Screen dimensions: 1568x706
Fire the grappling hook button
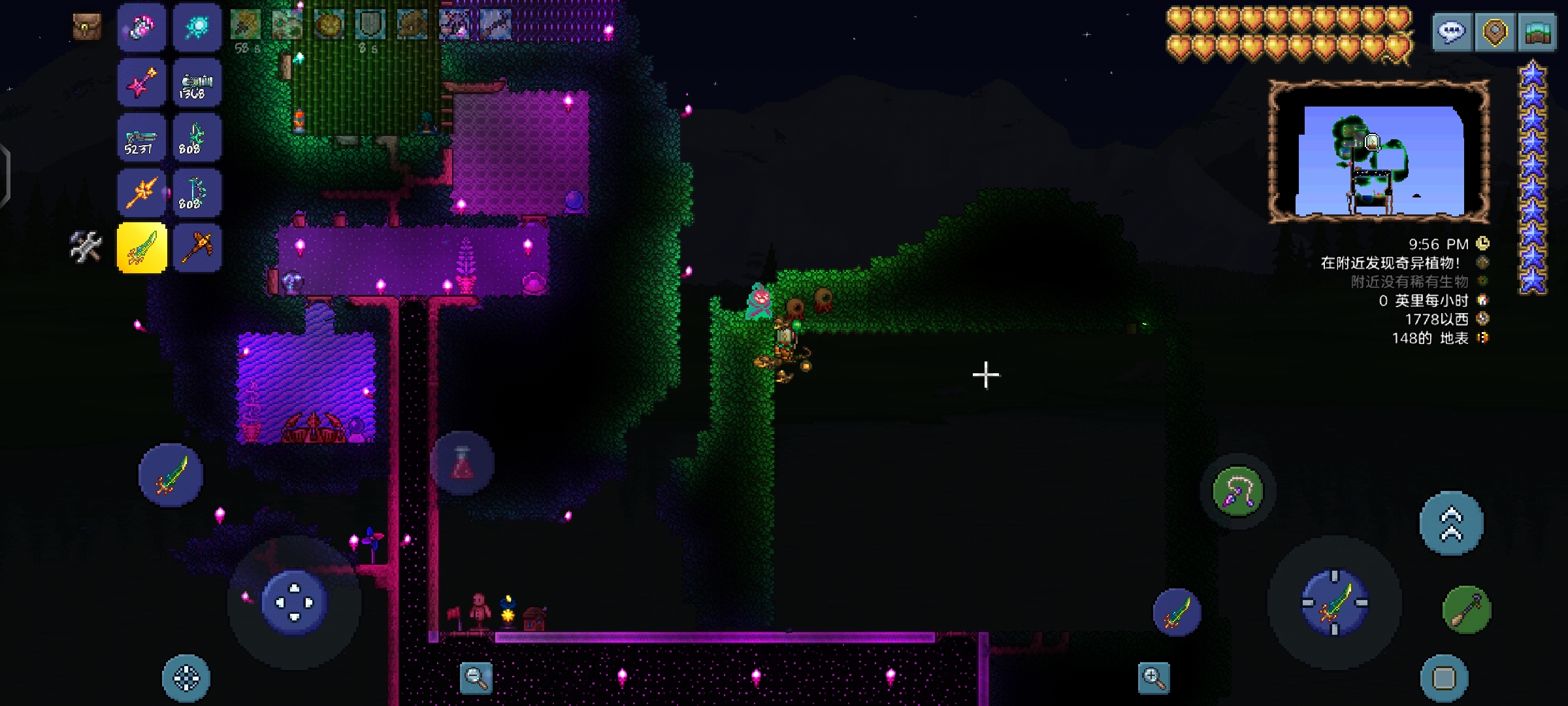1238,492
